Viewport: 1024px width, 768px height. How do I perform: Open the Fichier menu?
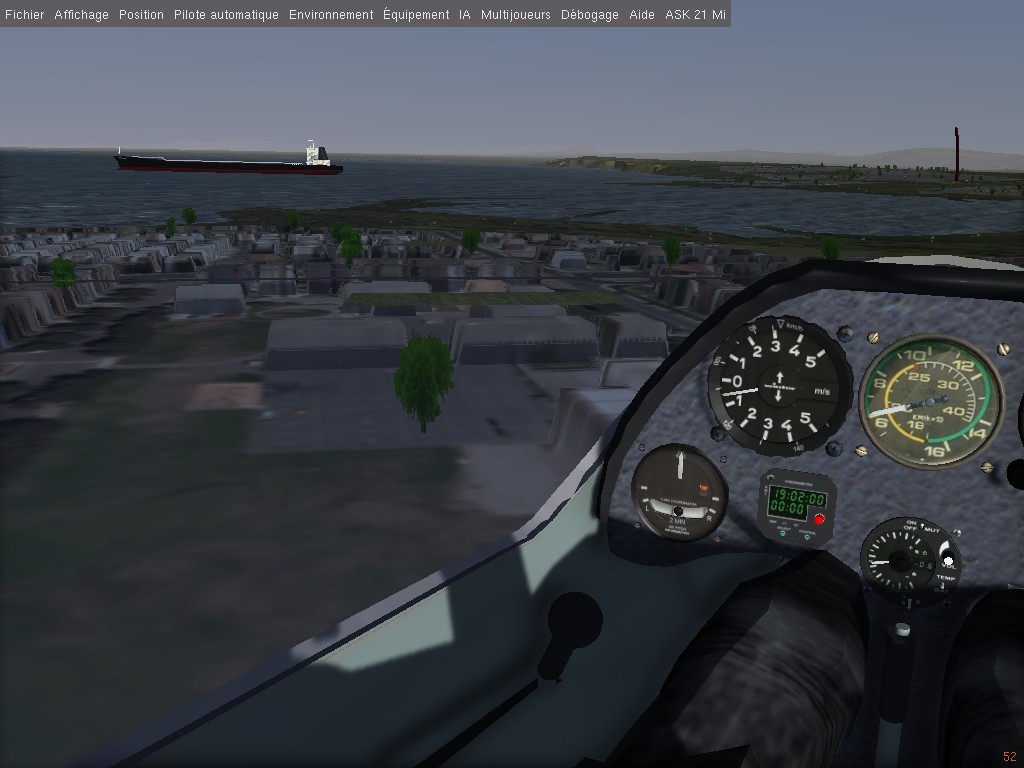pyautogui.click(x=24, y=15)
